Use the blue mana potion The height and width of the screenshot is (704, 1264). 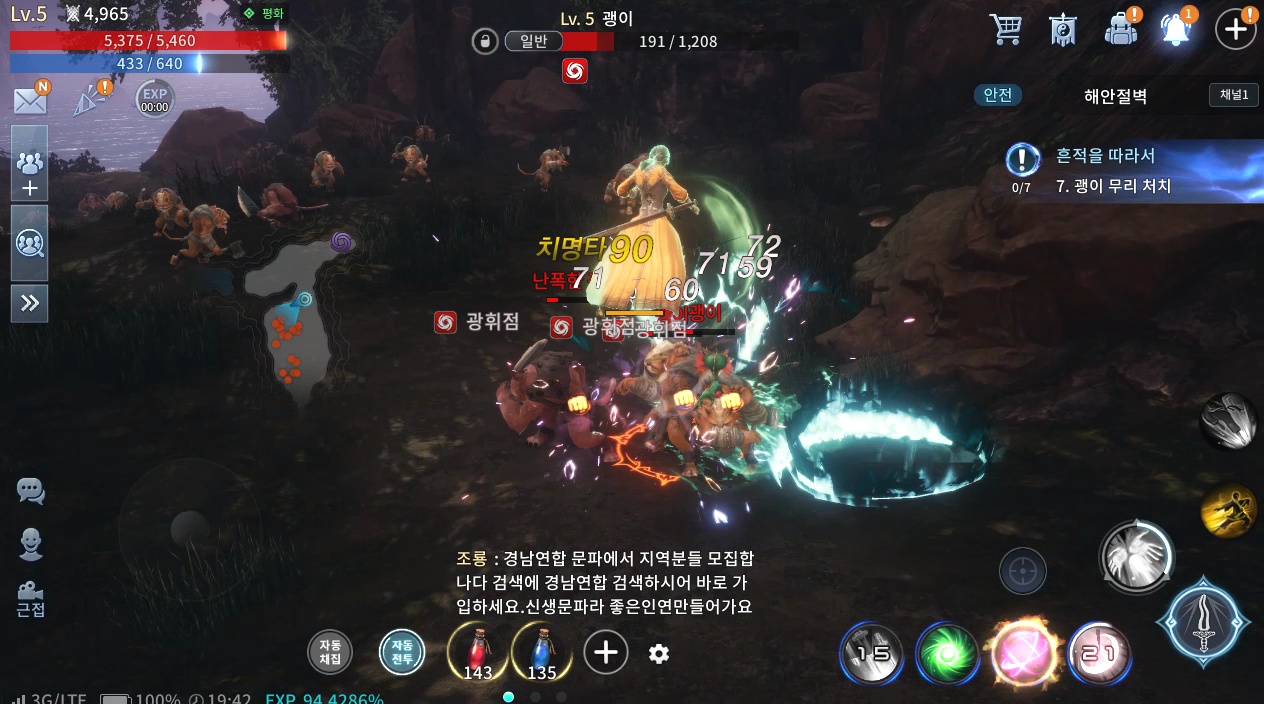pos(541,652)
